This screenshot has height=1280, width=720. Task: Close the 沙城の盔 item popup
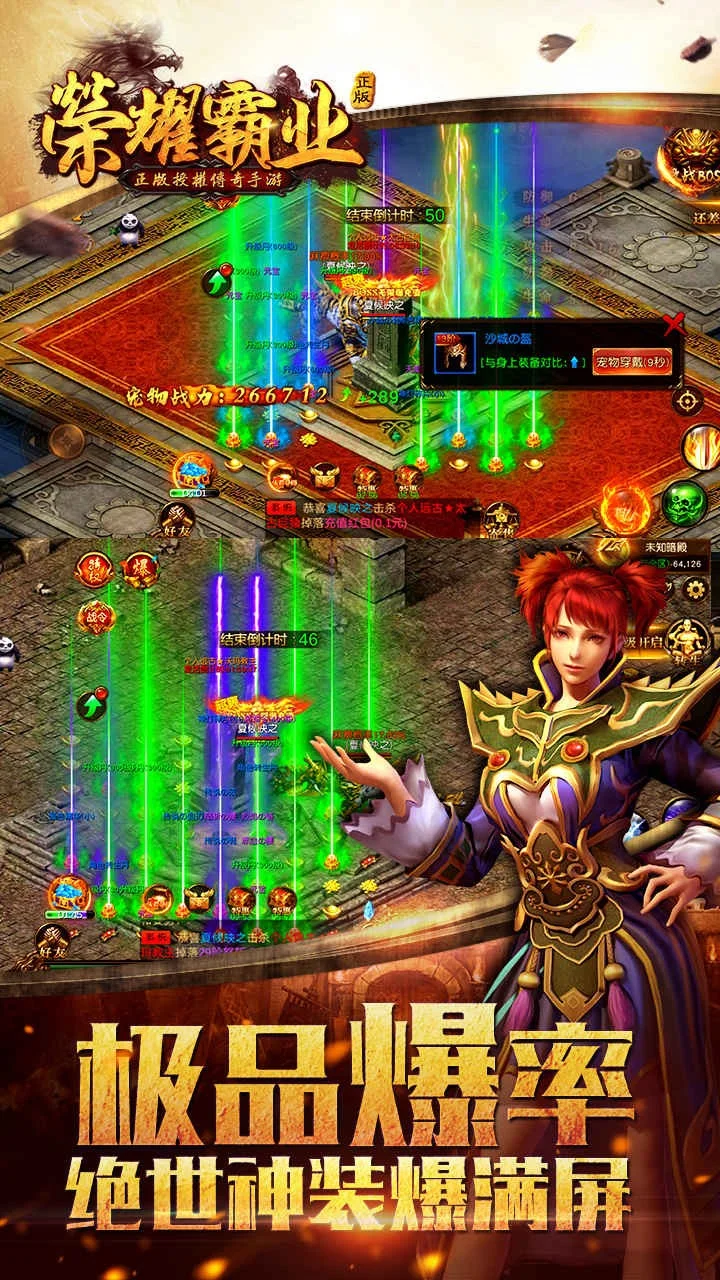coord(675,322)
